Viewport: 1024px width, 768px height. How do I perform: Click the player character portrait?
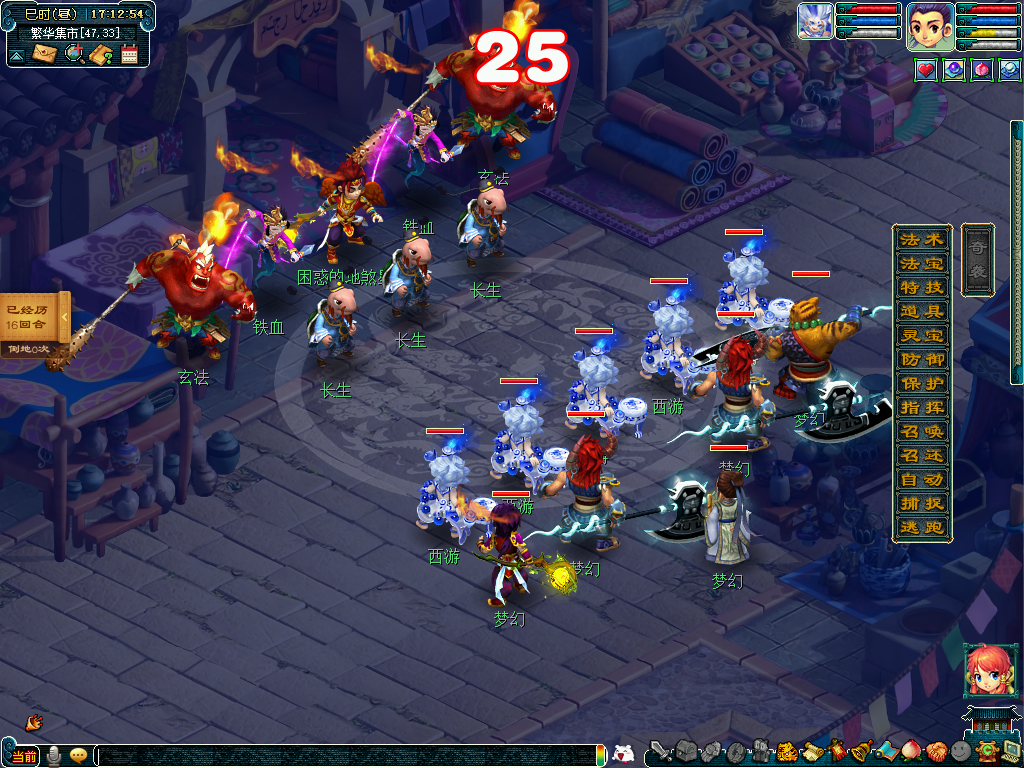pyautogui.click(x=929, y=25)
